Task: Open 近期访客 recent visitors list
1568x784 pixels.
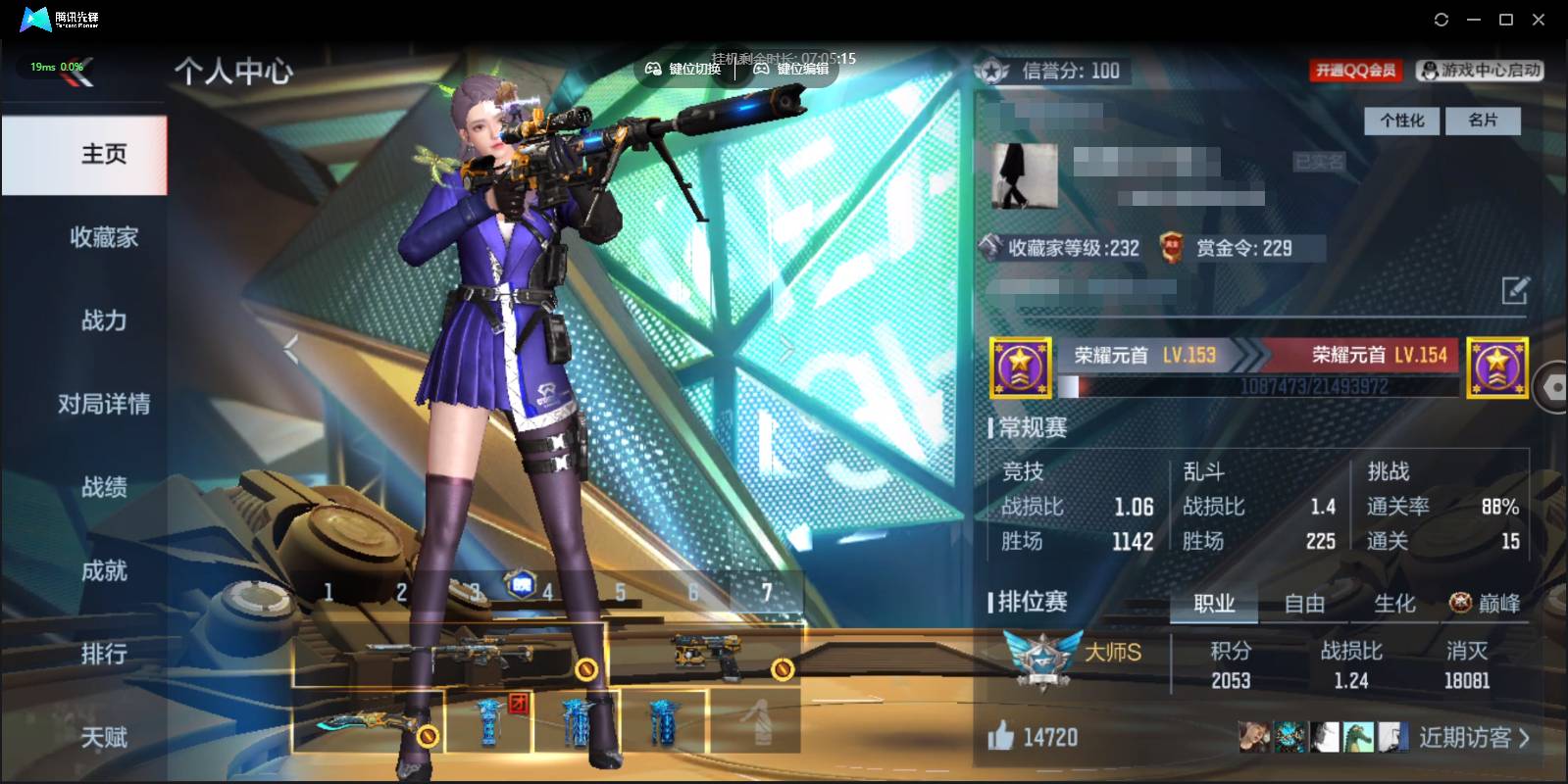Action: pos(1473,737)
